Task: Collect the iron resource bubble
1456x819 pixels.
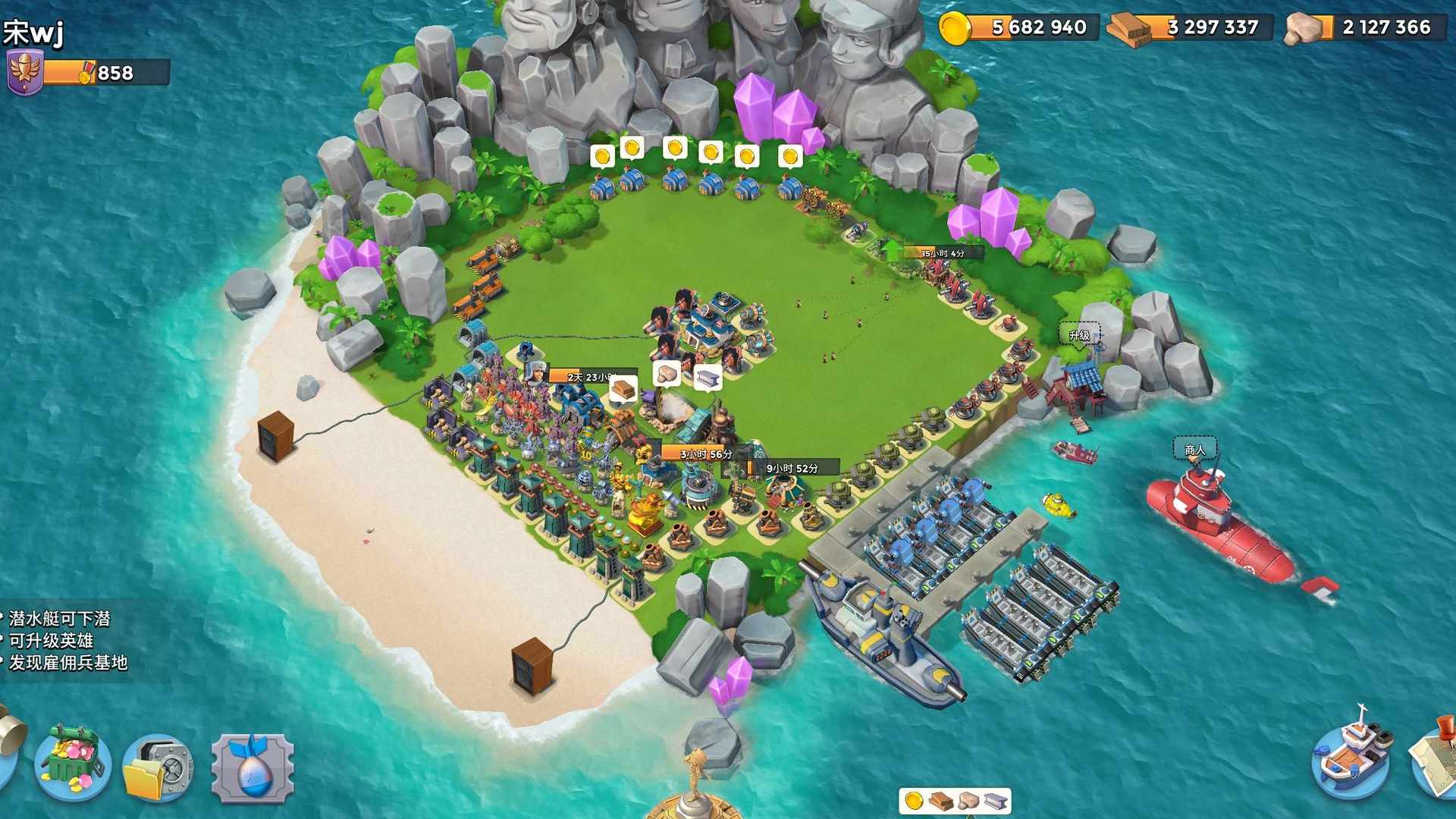Action: tap(708, 377)
